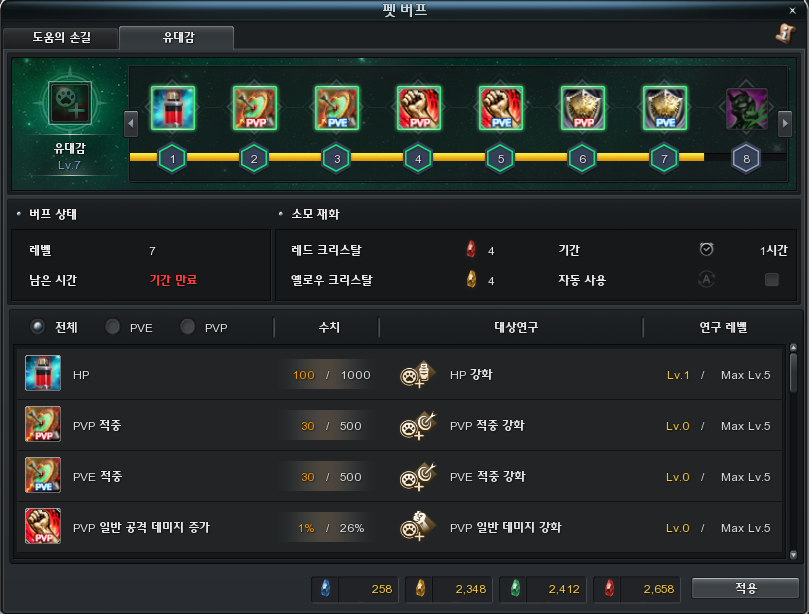Click the buff list scrollbar down arrow
This screenshot has width=809, height=614.
(794, 554)
